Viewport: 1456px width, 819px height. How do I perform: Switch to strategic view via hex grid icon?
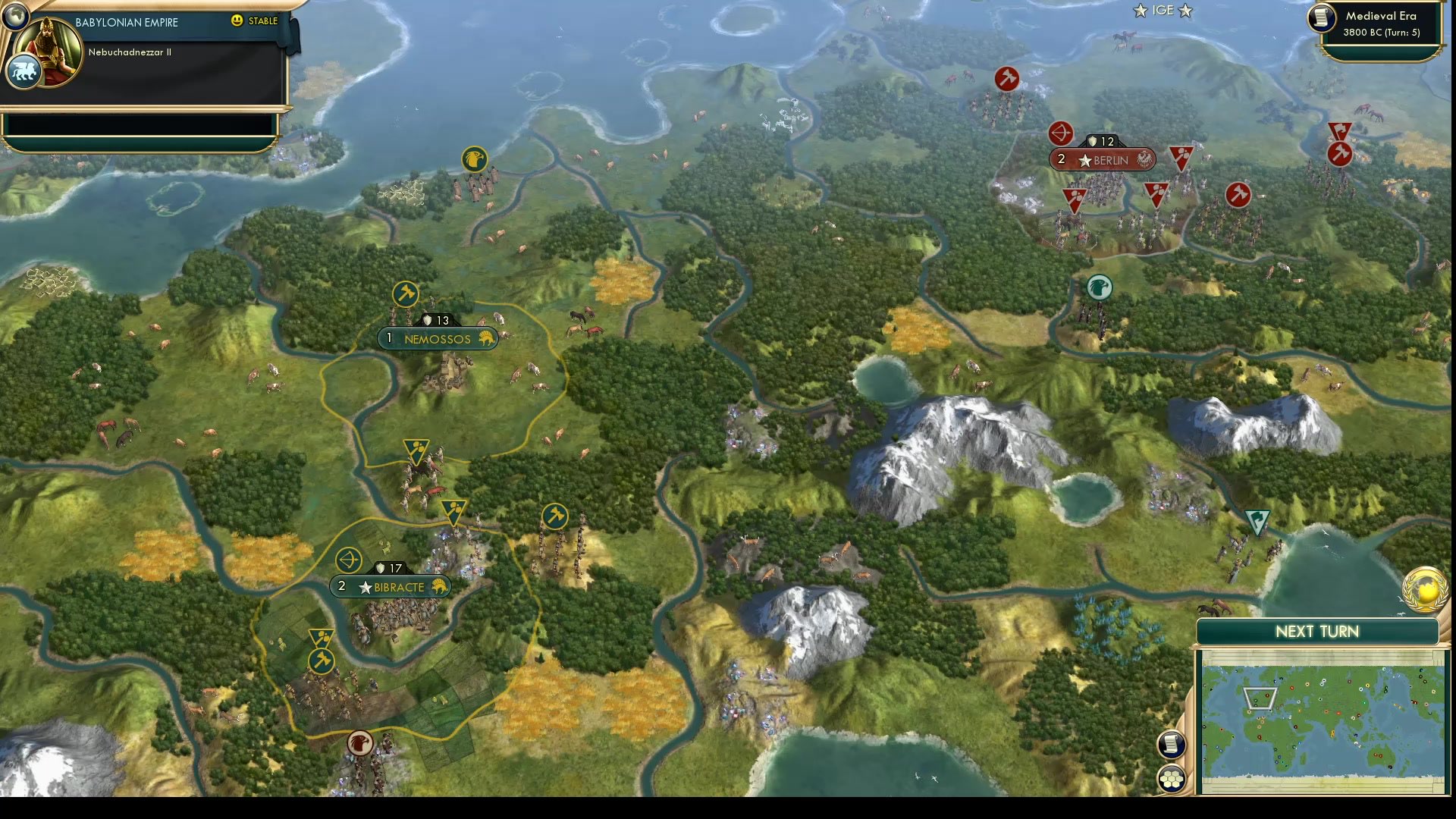[x=1171, y=778]
